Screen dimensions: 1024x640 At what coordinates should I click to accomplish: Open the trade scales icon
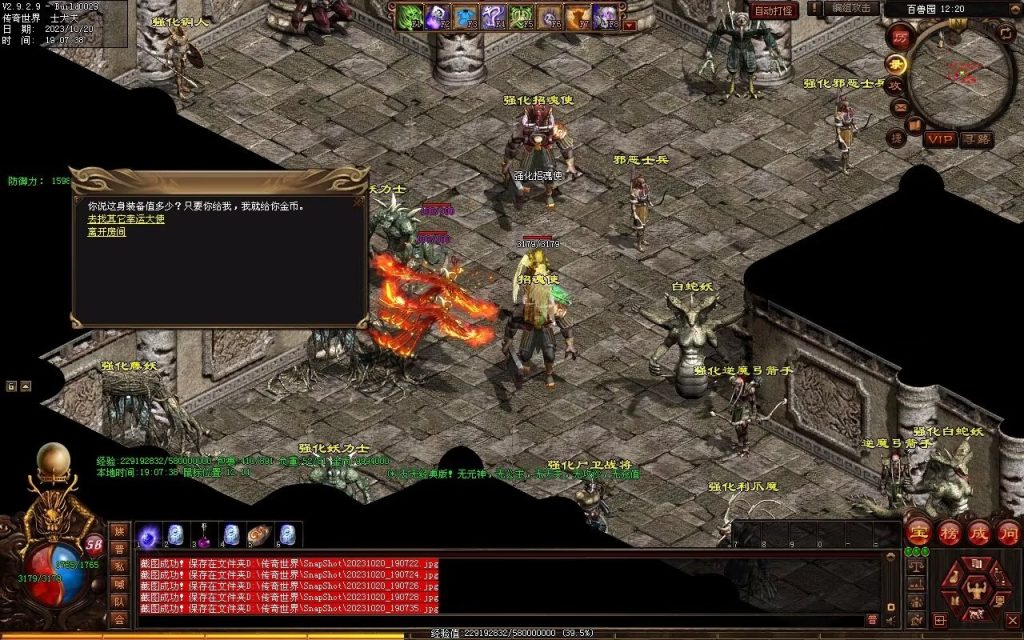(x=916, y=566)
